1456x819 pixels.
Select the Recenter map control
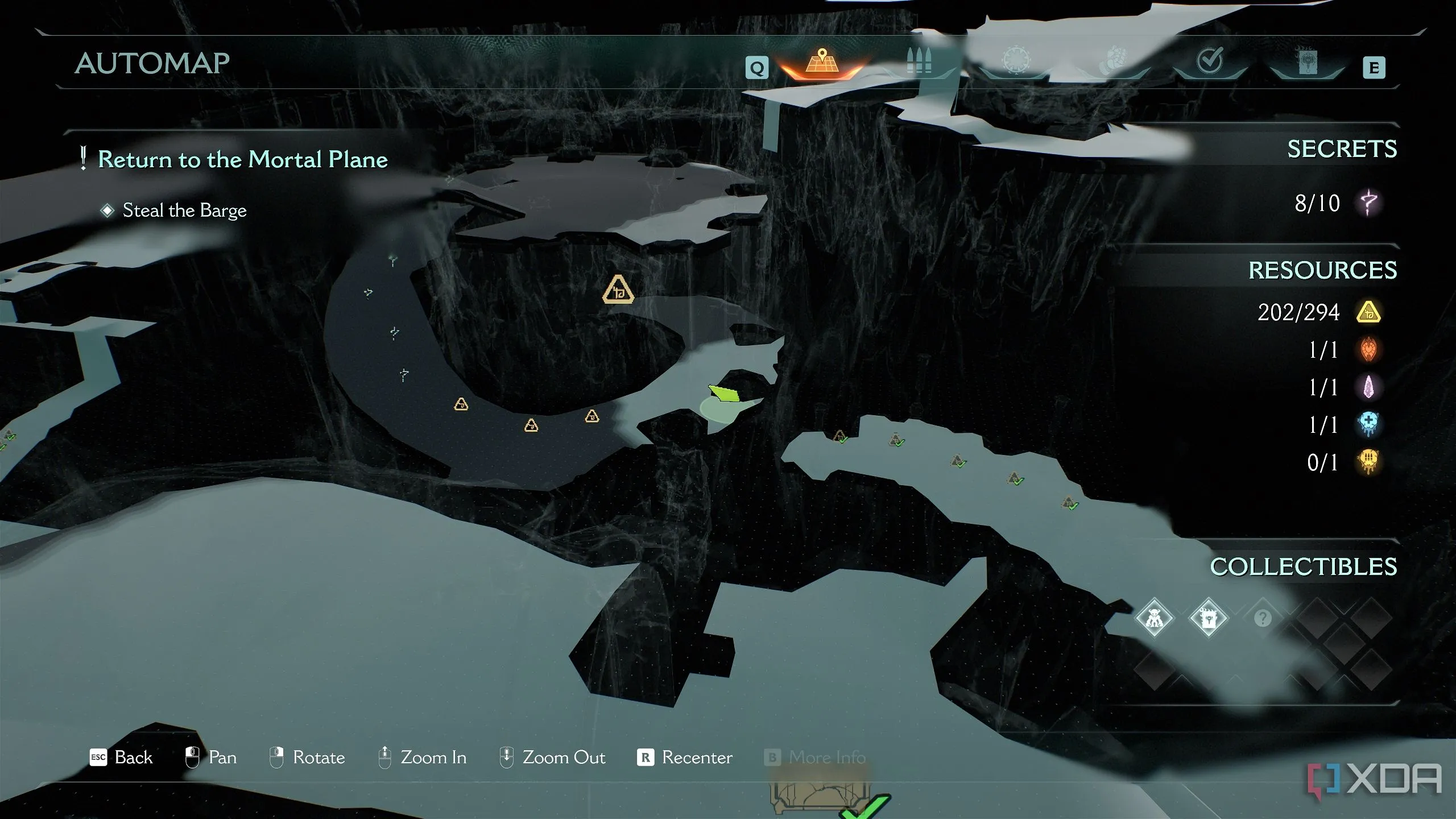[685, 758]
